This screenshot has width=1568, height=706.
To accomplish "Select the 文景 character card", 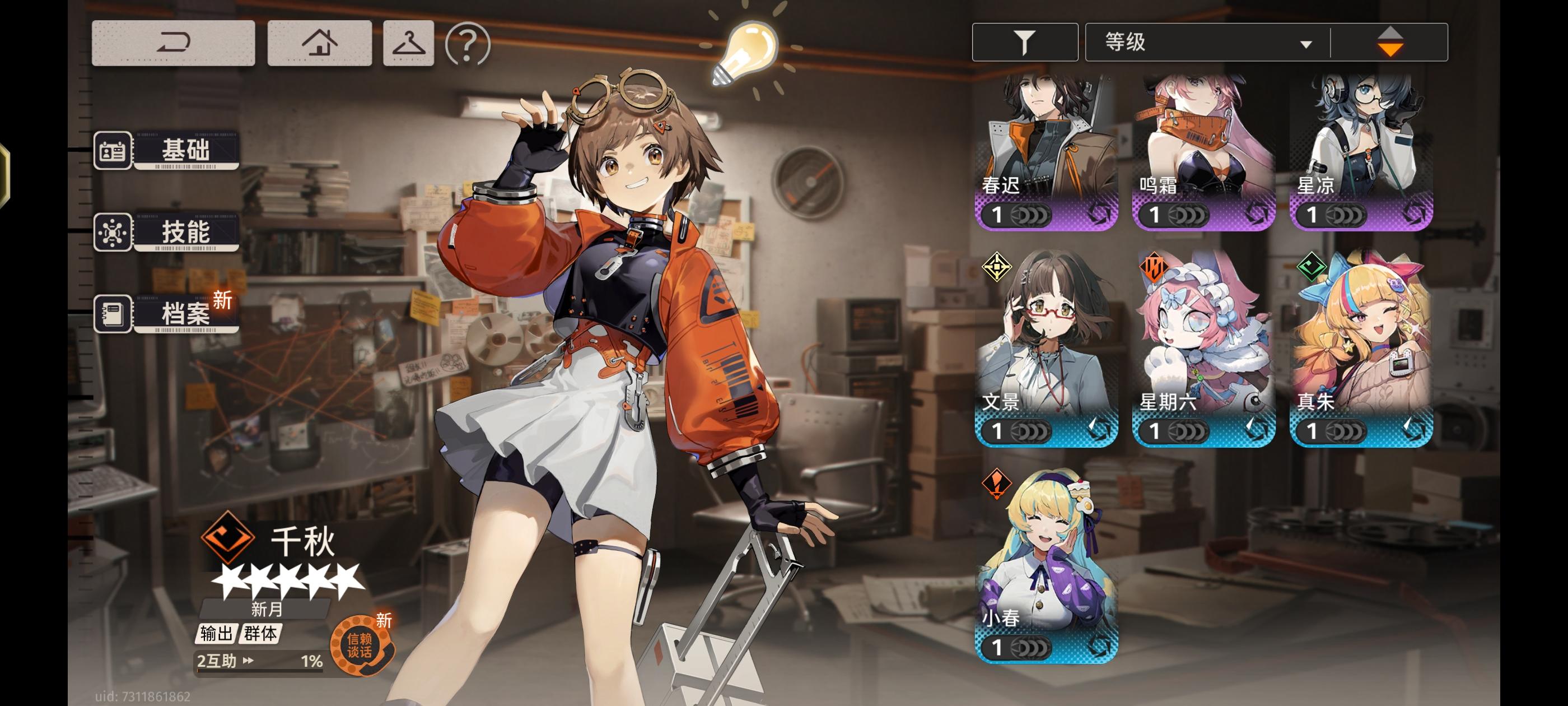I will [1046, 349].
